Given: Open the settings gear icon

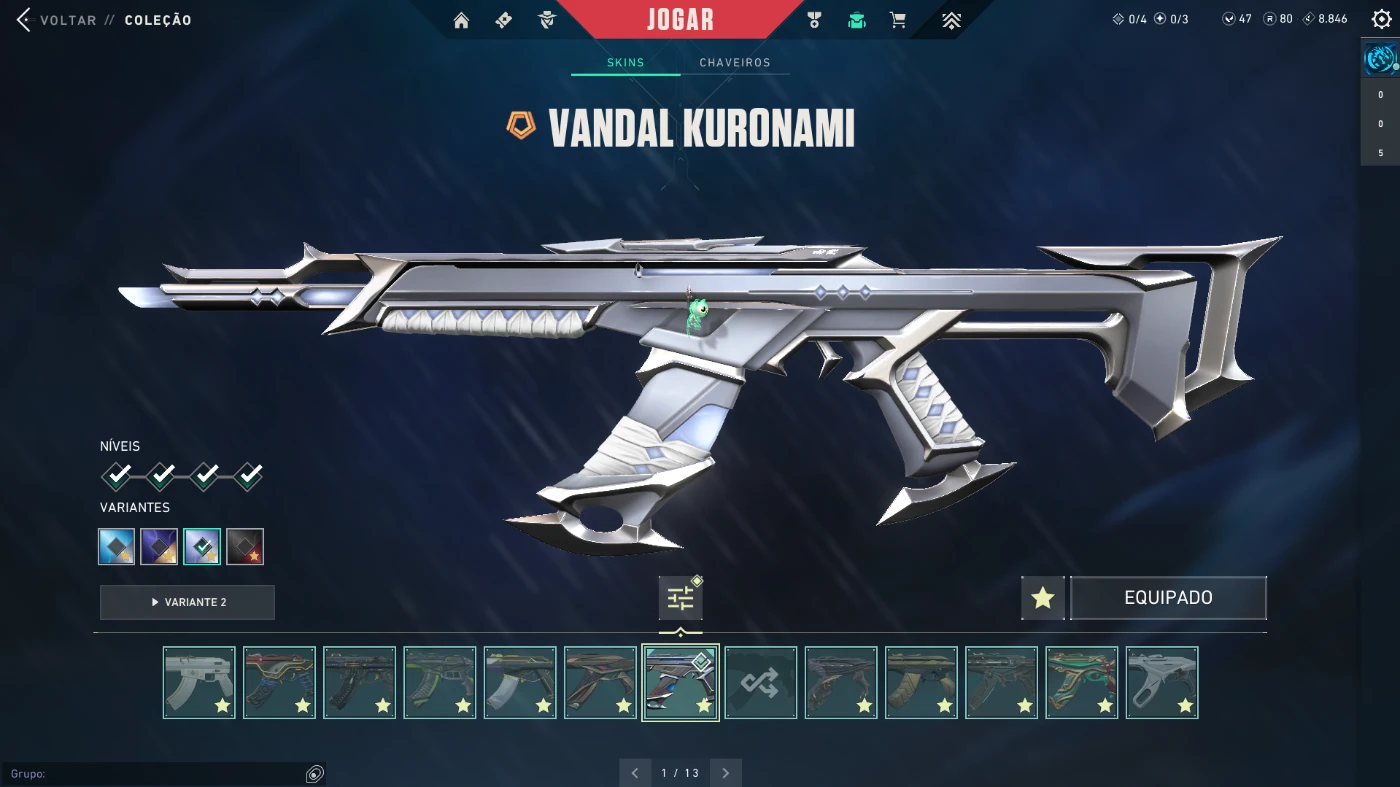Looking at the screenshot, I should point(1381,20).
